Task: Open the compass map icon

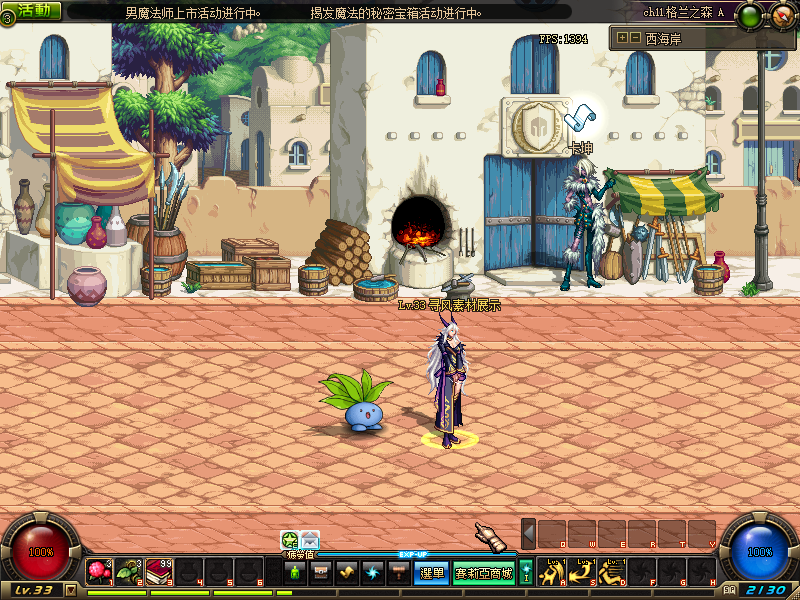Action: point(781,14)
